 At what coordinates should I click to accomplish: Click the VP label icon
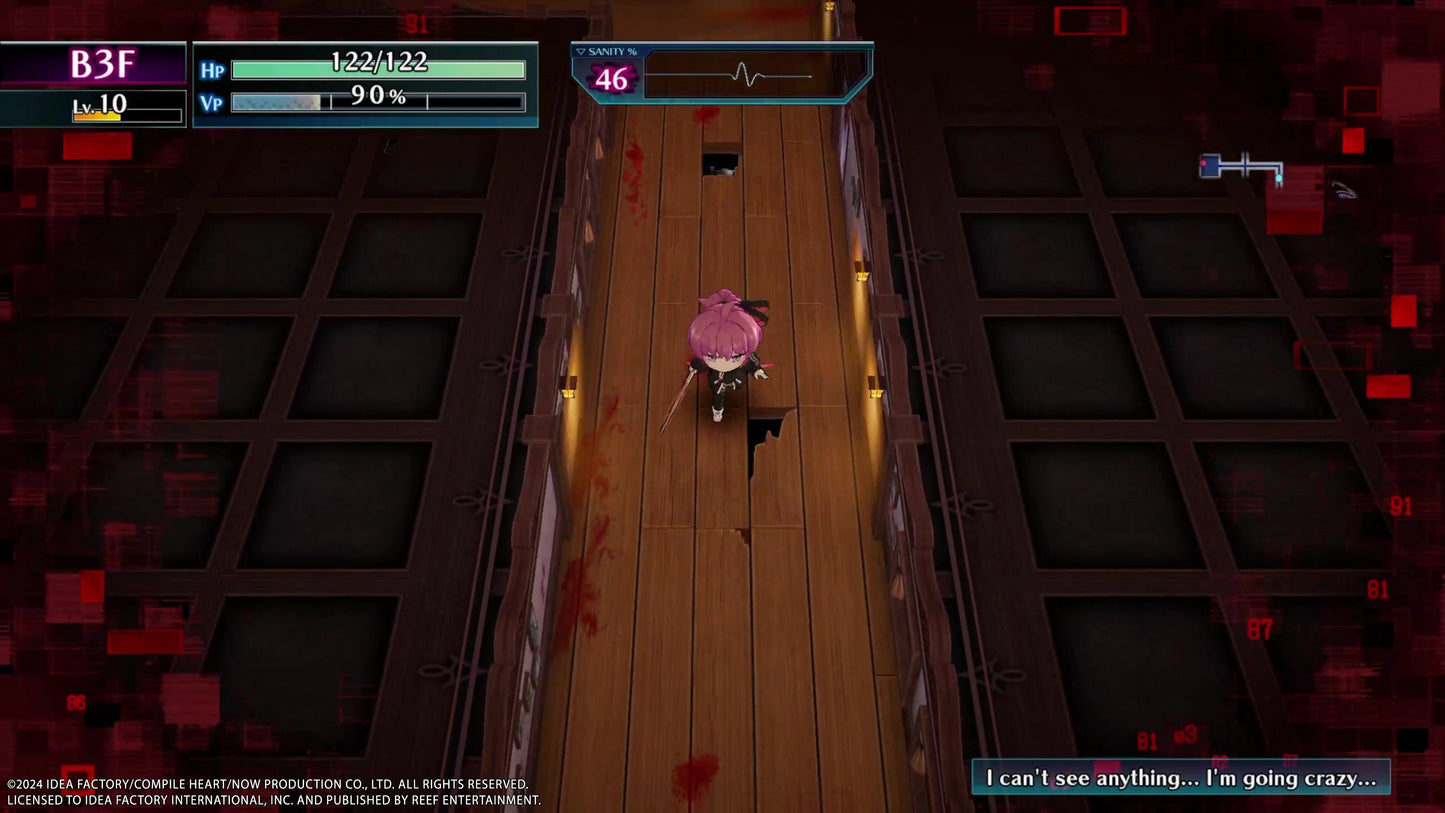pos(211,101)
